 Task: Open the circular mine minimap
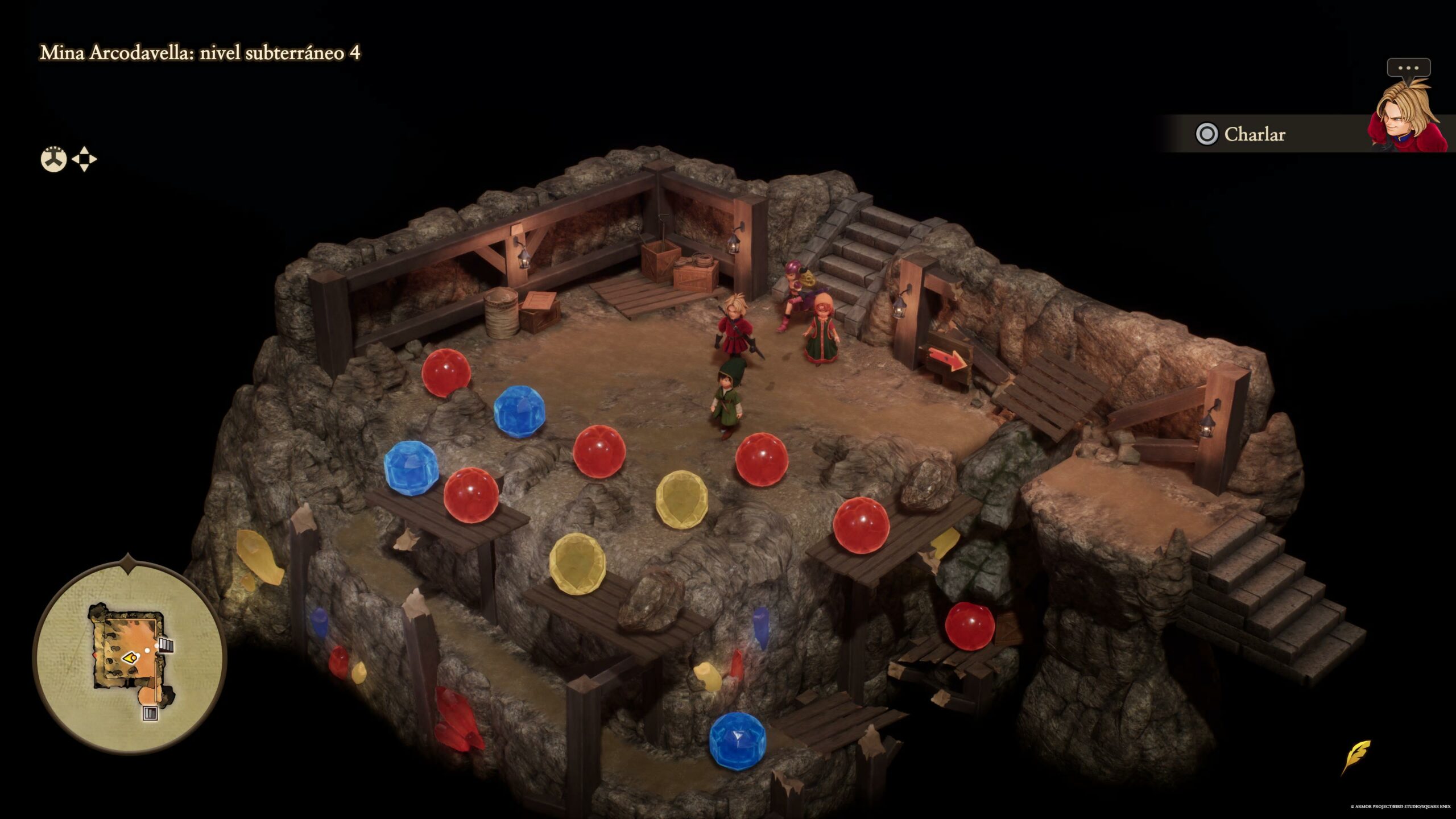[x=130, y=657]
